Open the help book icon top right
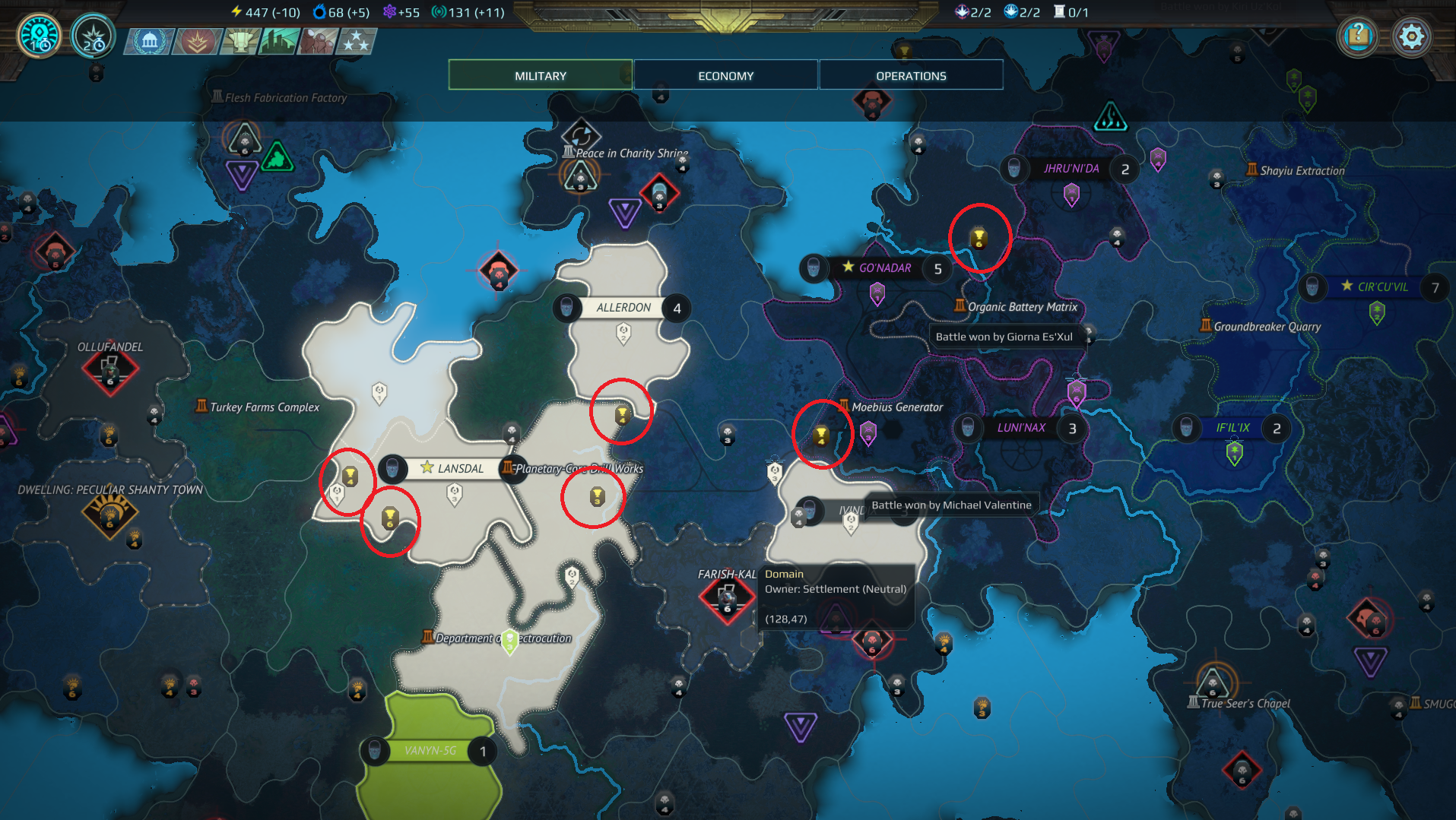The height and width of the screenshot is (820, 1456). [1358, 36]
